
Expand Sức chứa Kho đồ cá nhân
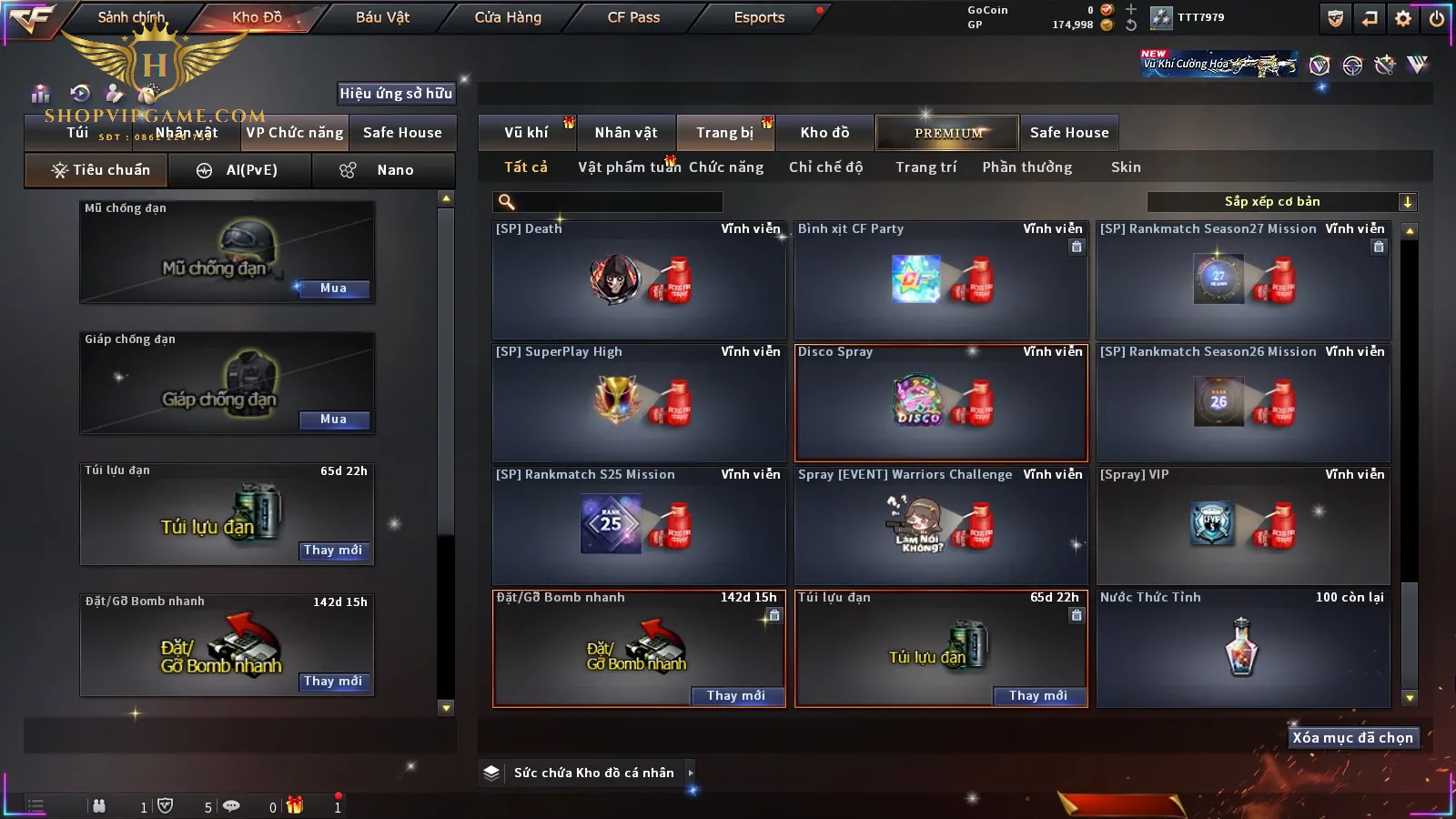click(x=593, y=773)
